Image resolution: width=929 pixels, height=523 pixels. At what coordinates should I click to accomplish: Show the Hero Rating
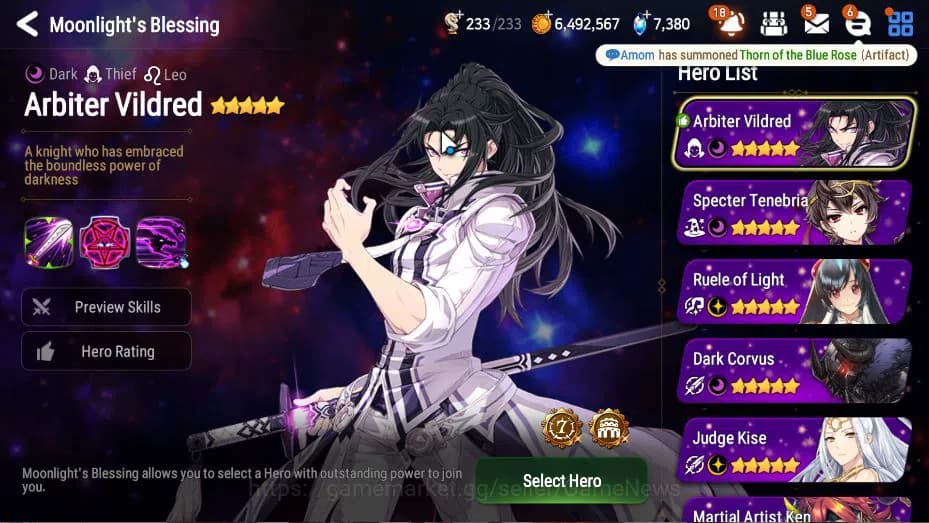coord(106,351)
